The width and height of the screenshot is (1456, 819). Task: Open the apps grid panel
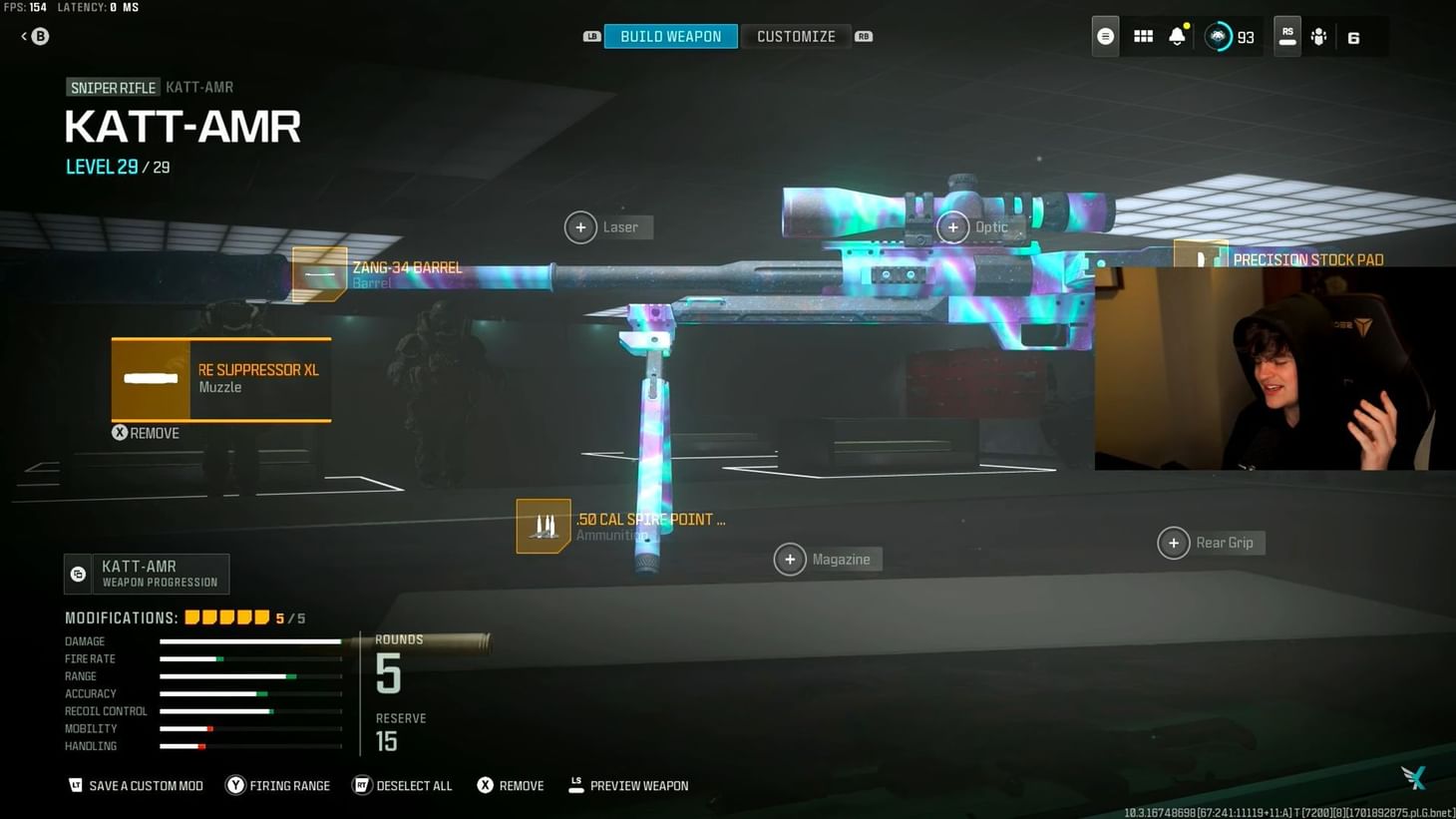[x=1142, y=36]
